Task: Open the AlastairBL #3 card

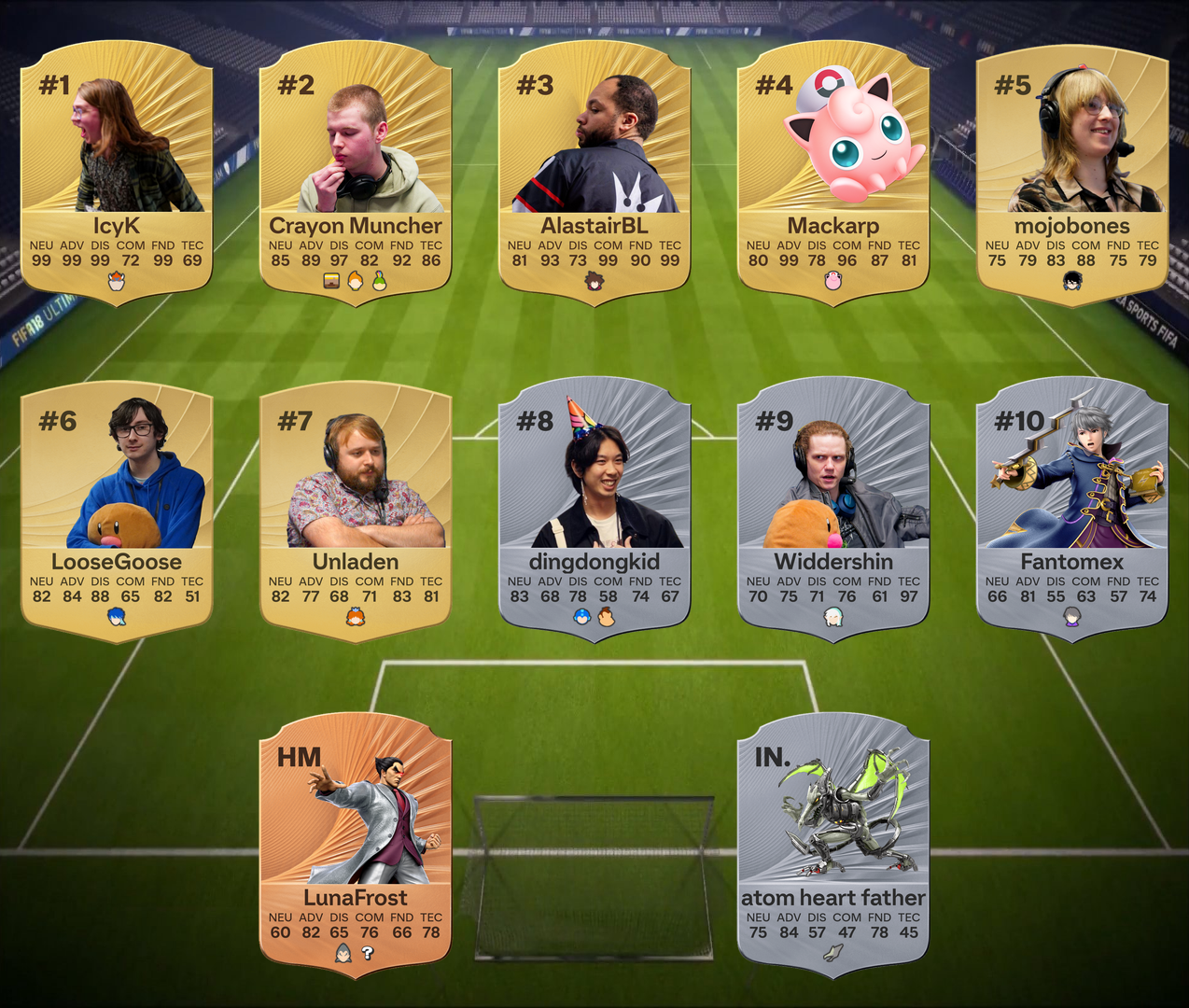Action: click(594, 173)
